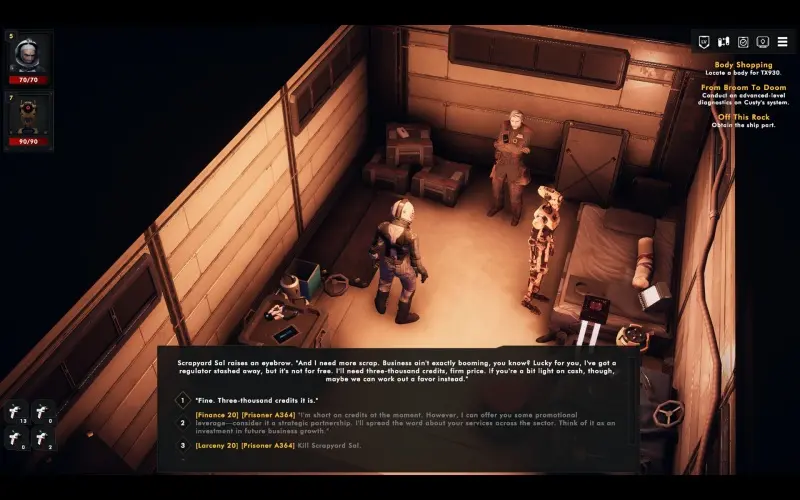Image resolution: width=800 pixels, height=500 pixels.
Task: Open the shield badge character screen
Action: 703,42
